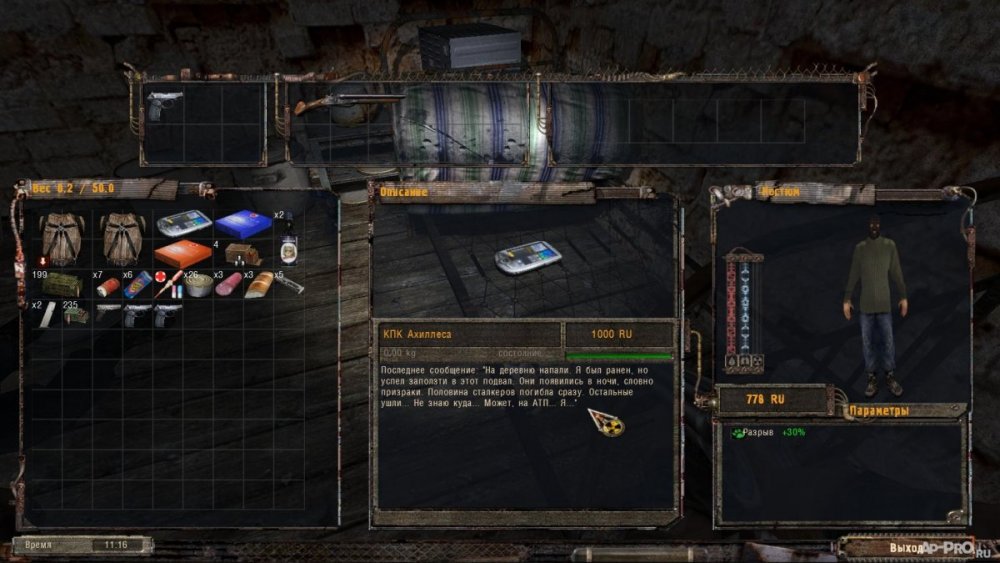Viewport: 1000px width, 563px height.
Task: Select the green ammo box with 199 rounds
Action: pyautogui.click(x=62, y=284)
